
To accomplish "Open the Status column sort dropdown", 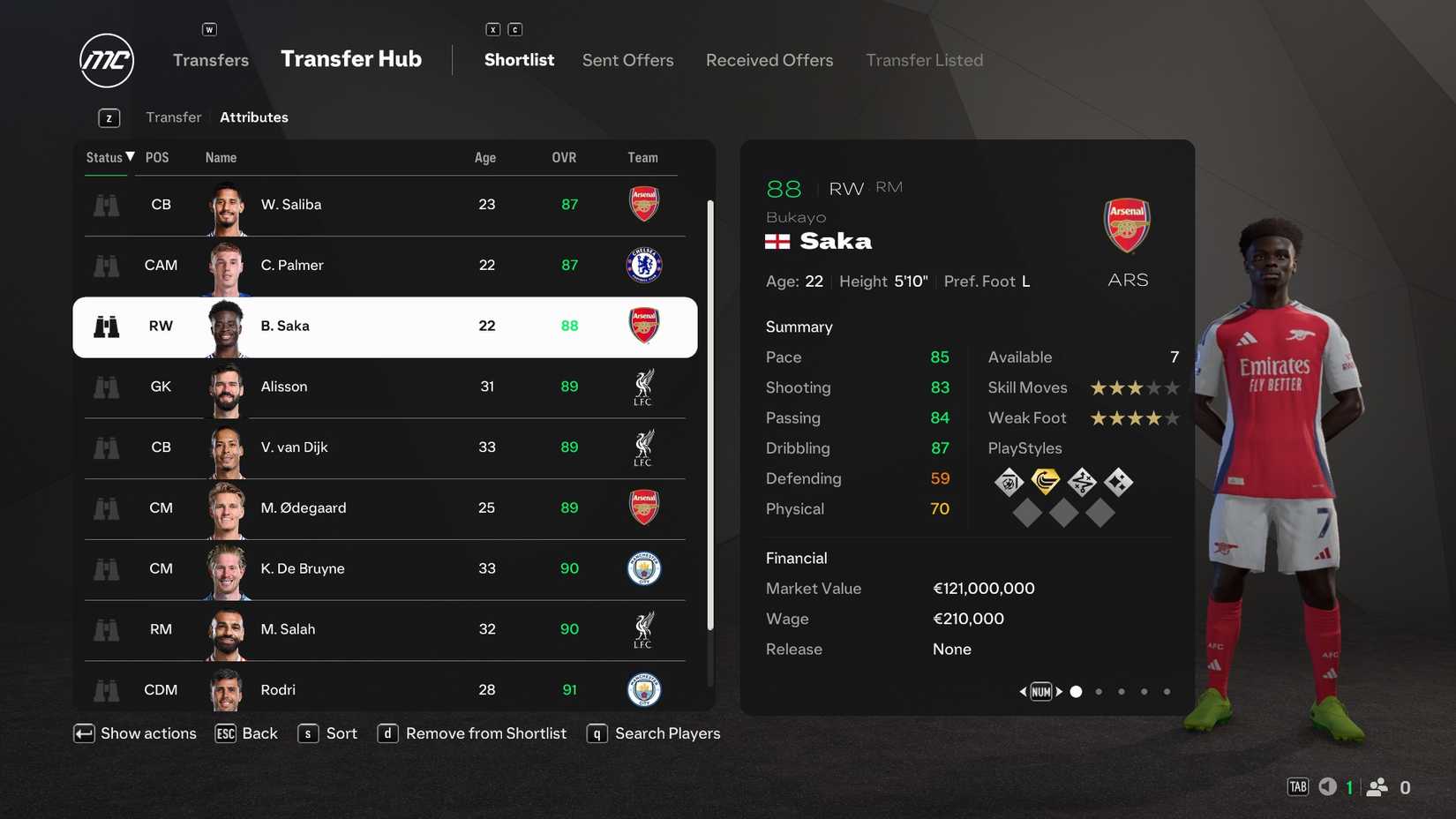I will (x=109, y=157).
